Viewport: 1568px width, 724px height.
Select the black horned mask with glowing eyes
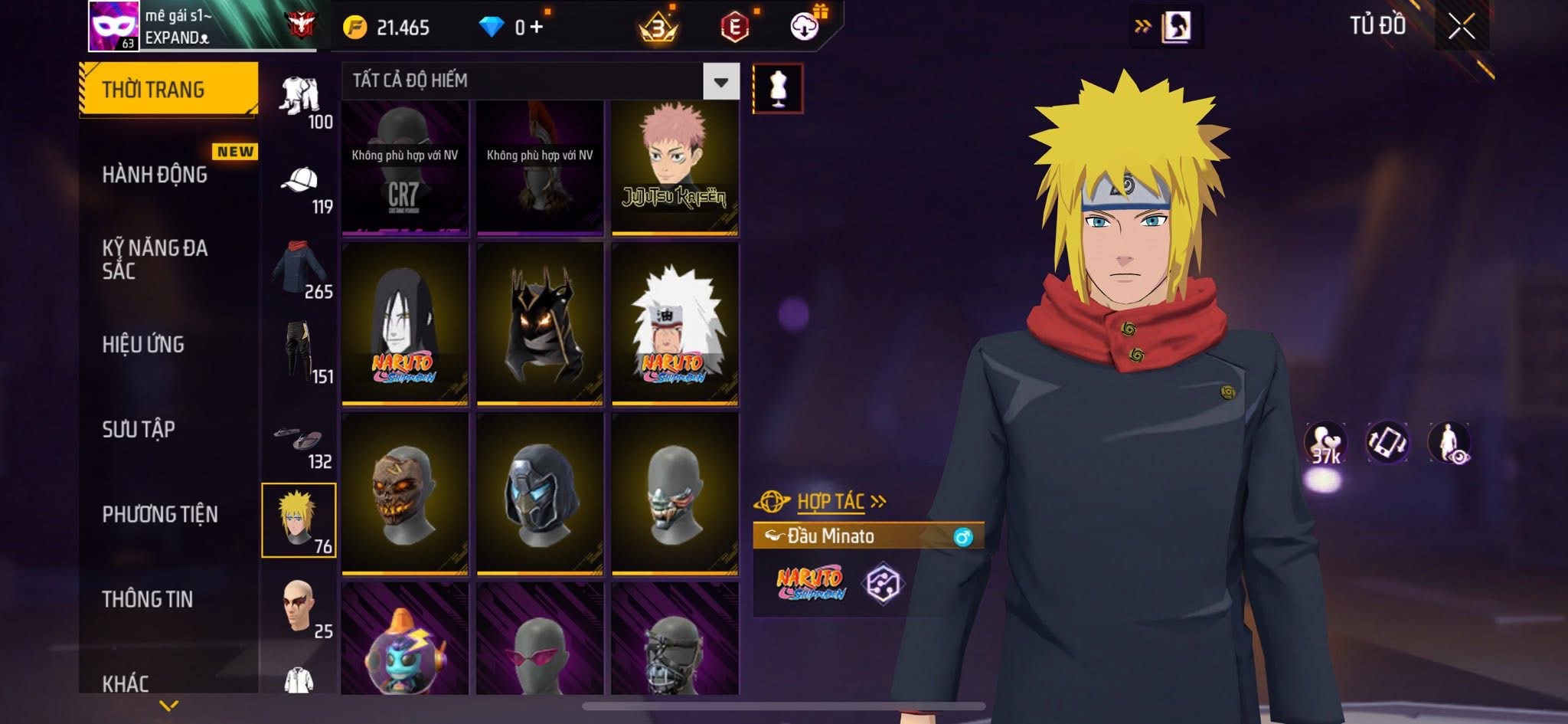[x=540, y=323]
